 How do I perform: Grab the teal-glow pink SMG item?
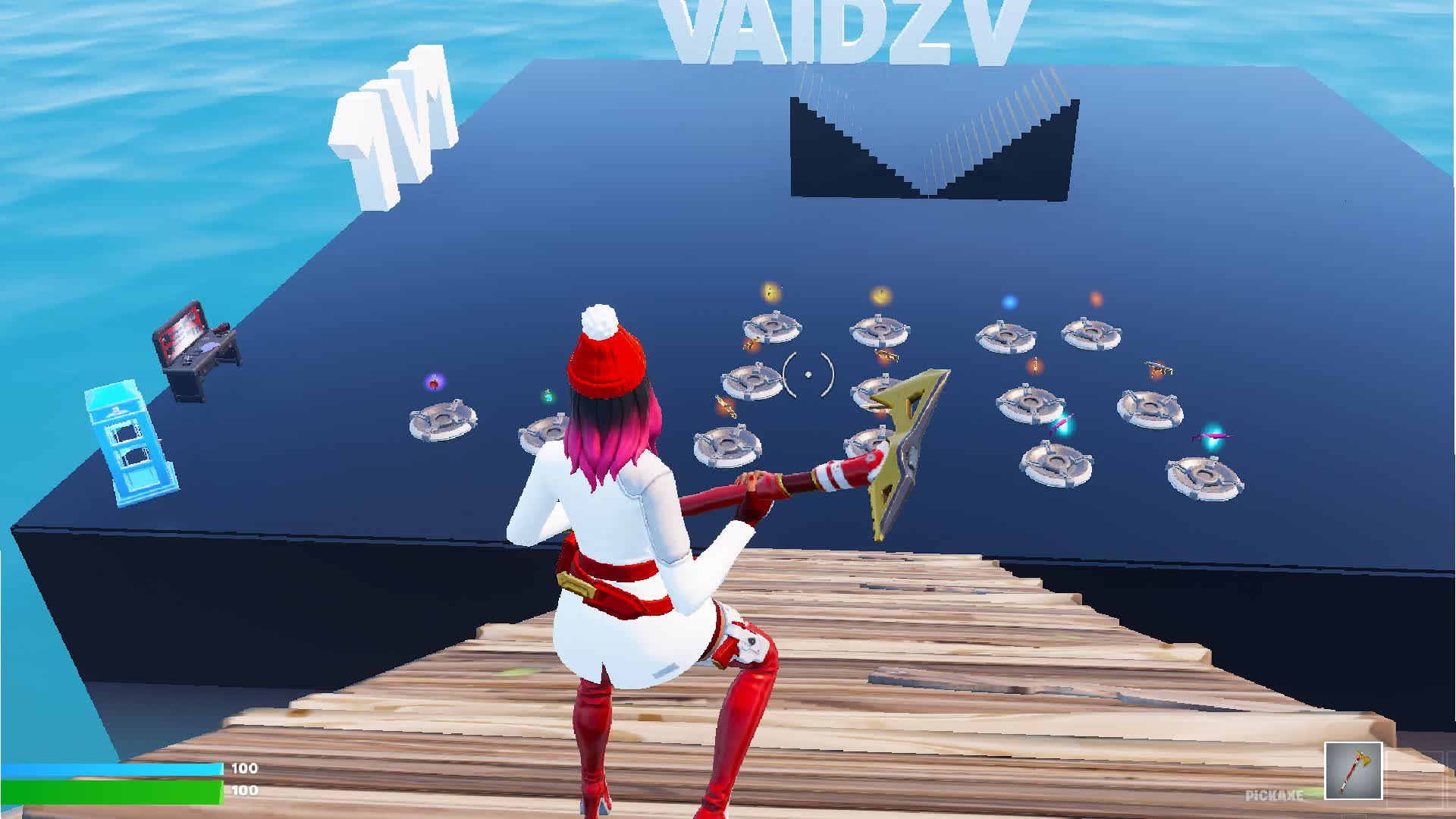[x=1062, y=423]
